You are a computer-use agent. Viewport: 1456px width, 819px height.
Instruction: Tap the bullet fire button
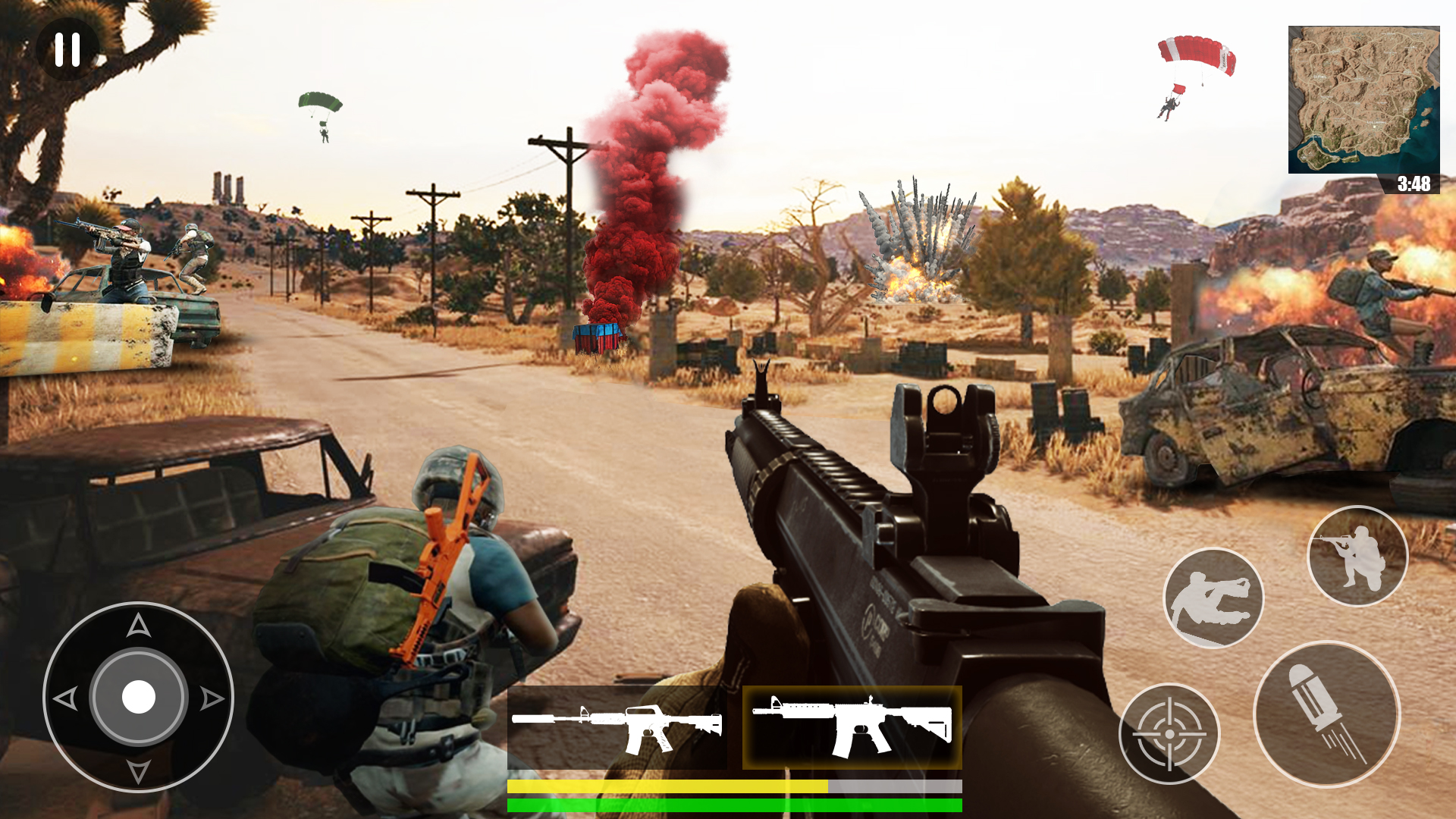(1326, 714)
